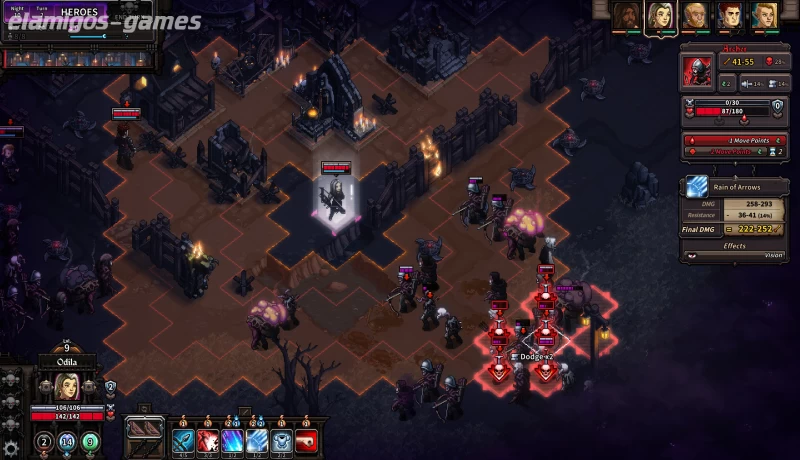The width and height of the screenshot is (800, 460).
Task: Select the bald bearded hero portrait
Action: 694,15
